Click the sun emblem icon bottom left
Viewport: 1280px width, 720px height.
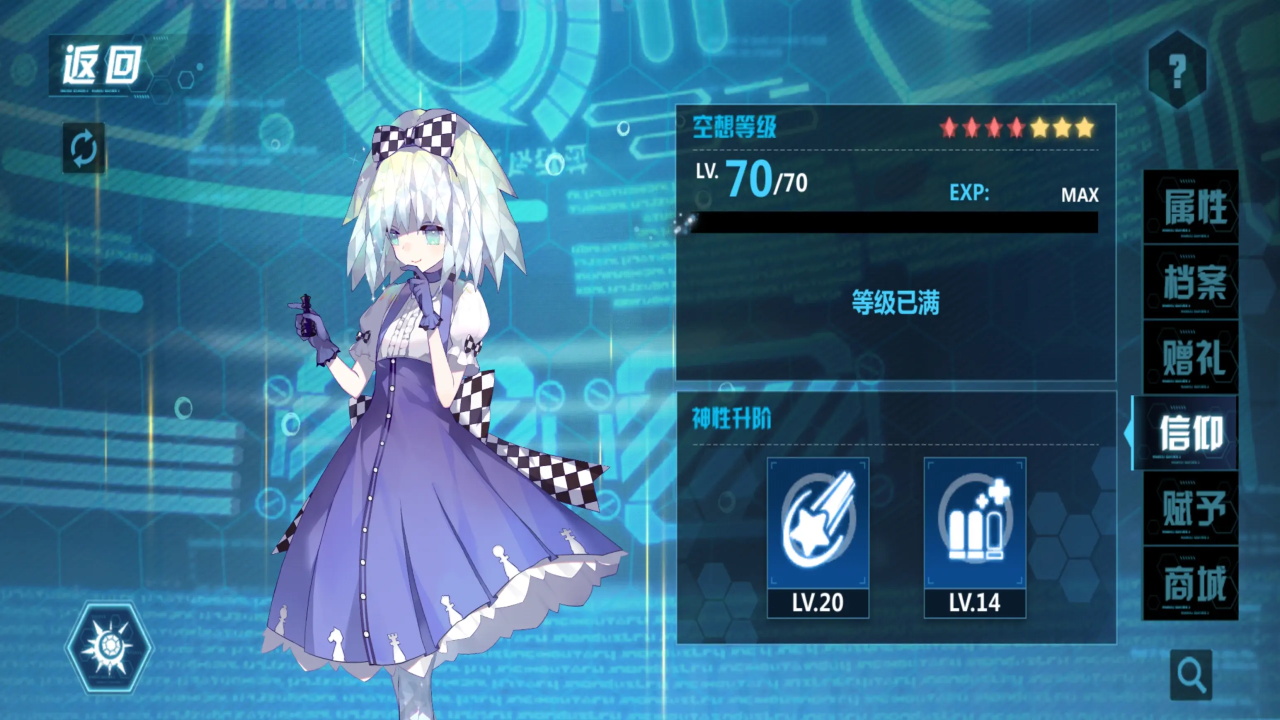[x=110, y=648]
